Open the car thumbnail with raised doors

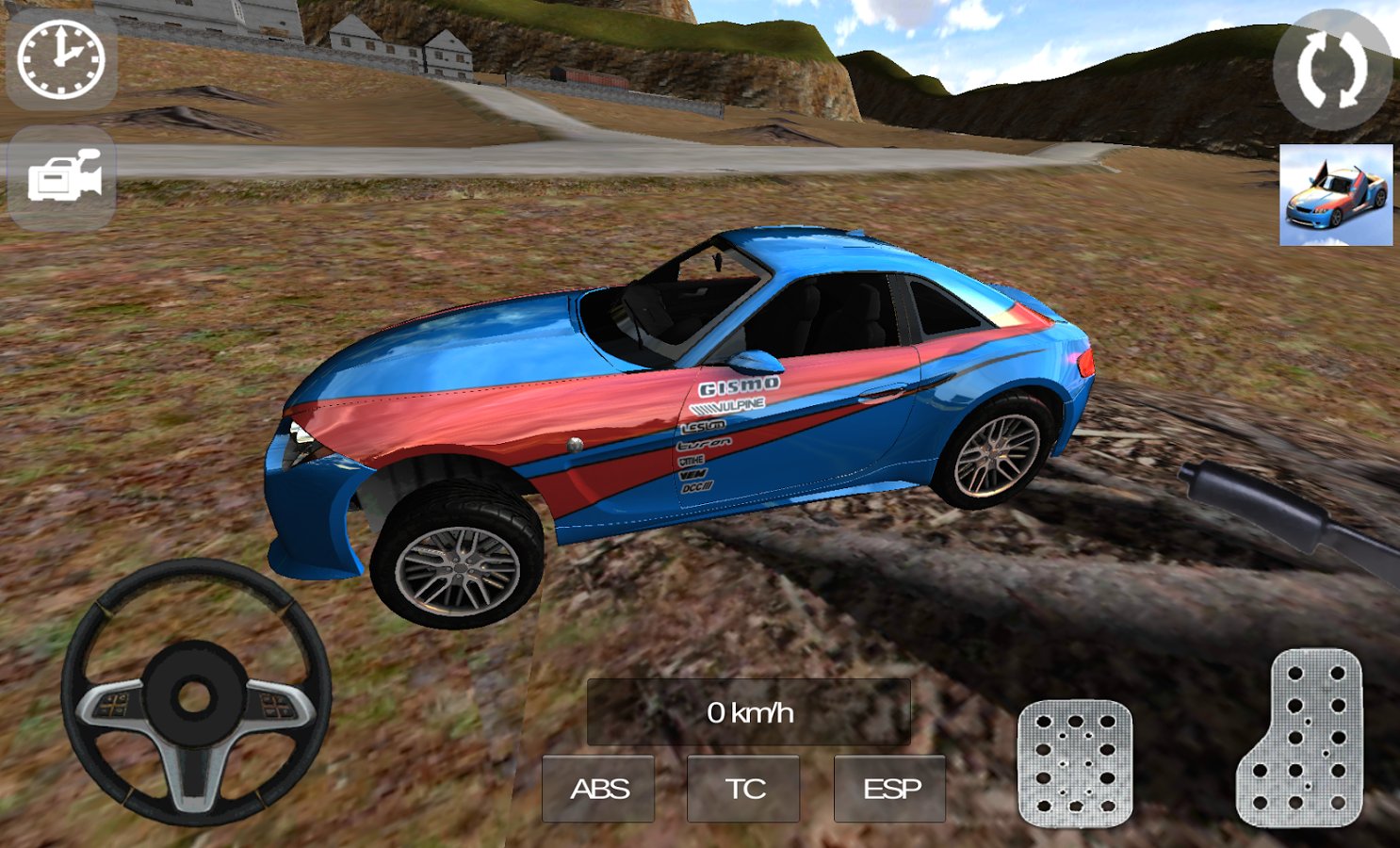1335,195
